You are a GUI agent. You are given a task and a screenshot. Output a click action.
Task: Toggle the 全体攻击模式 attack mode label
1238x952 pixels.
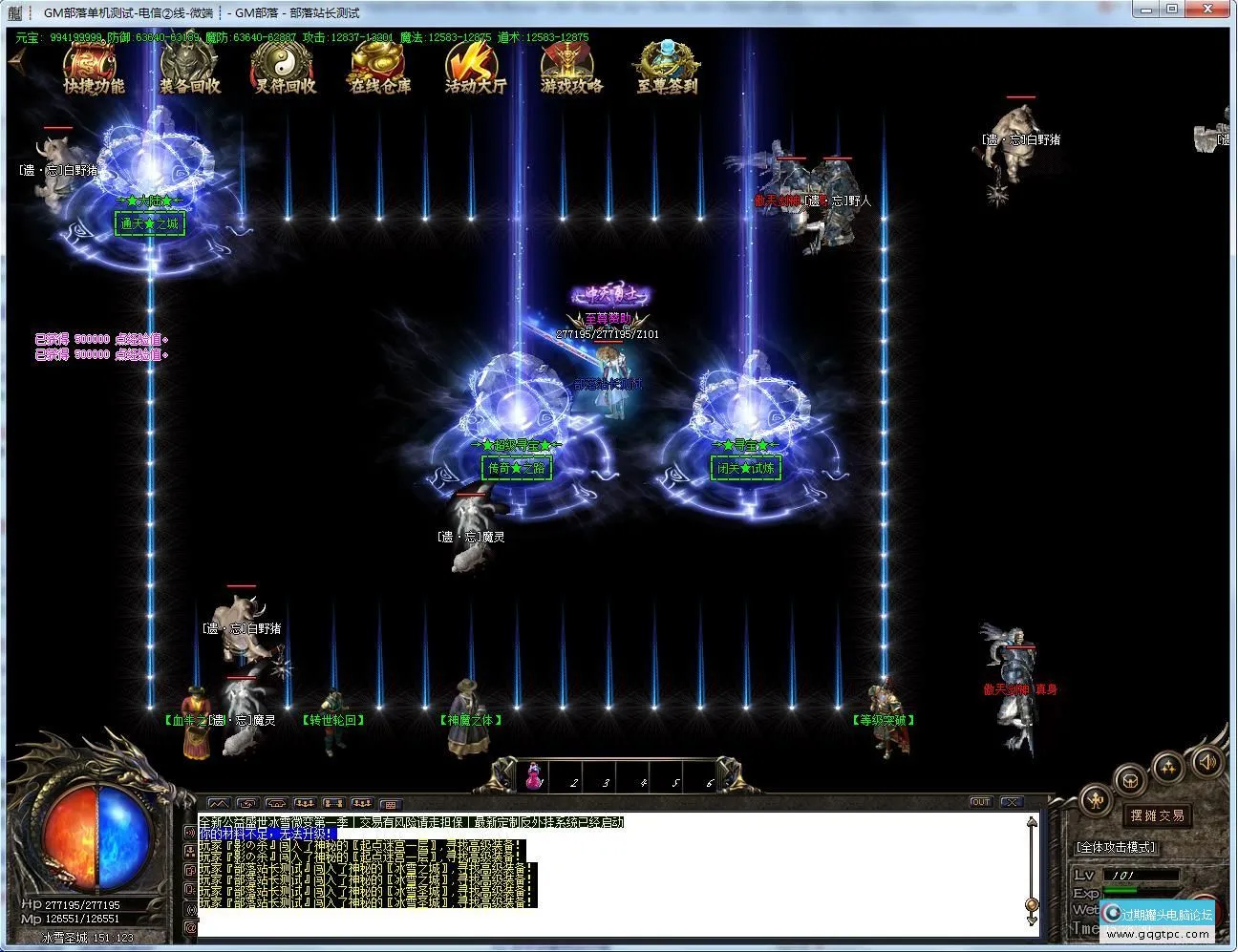point(1116,847)
